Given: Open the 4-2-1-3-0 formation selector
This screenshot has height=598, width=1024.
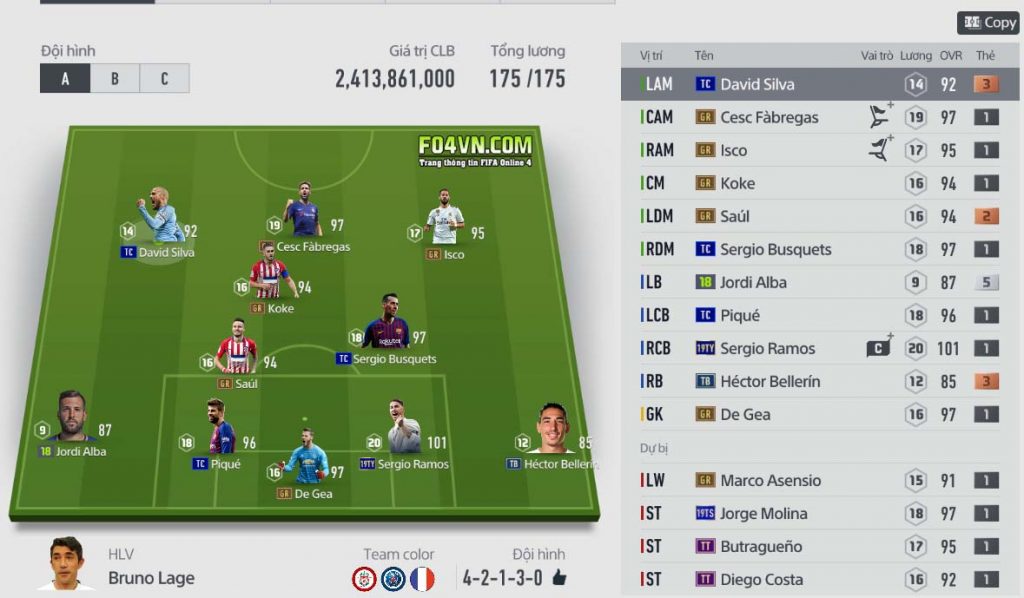Looking at the screenshot, I should (512, 577).
